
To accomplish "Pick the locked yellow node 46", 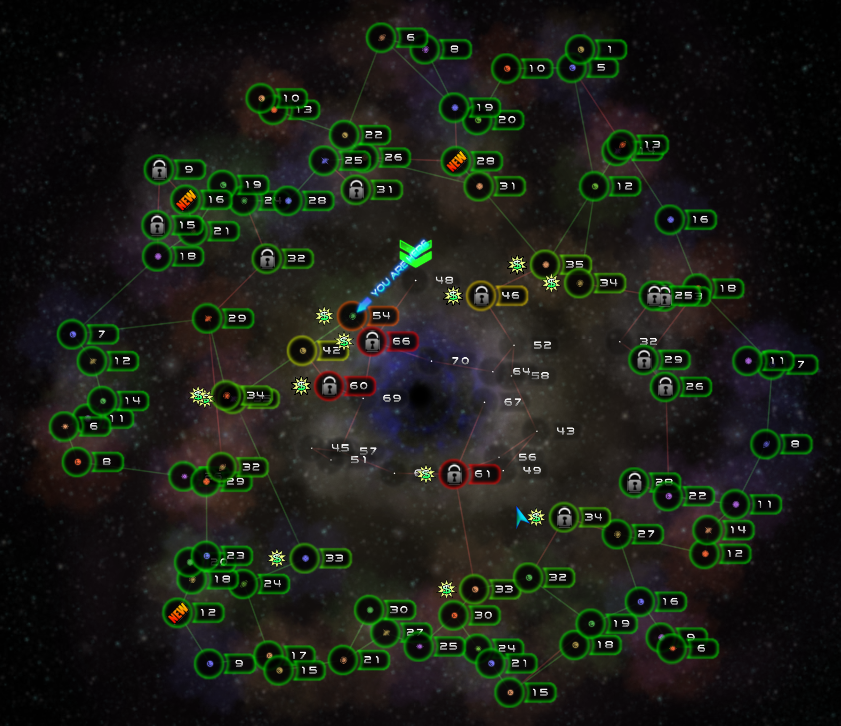I will (x=481, y=295).
